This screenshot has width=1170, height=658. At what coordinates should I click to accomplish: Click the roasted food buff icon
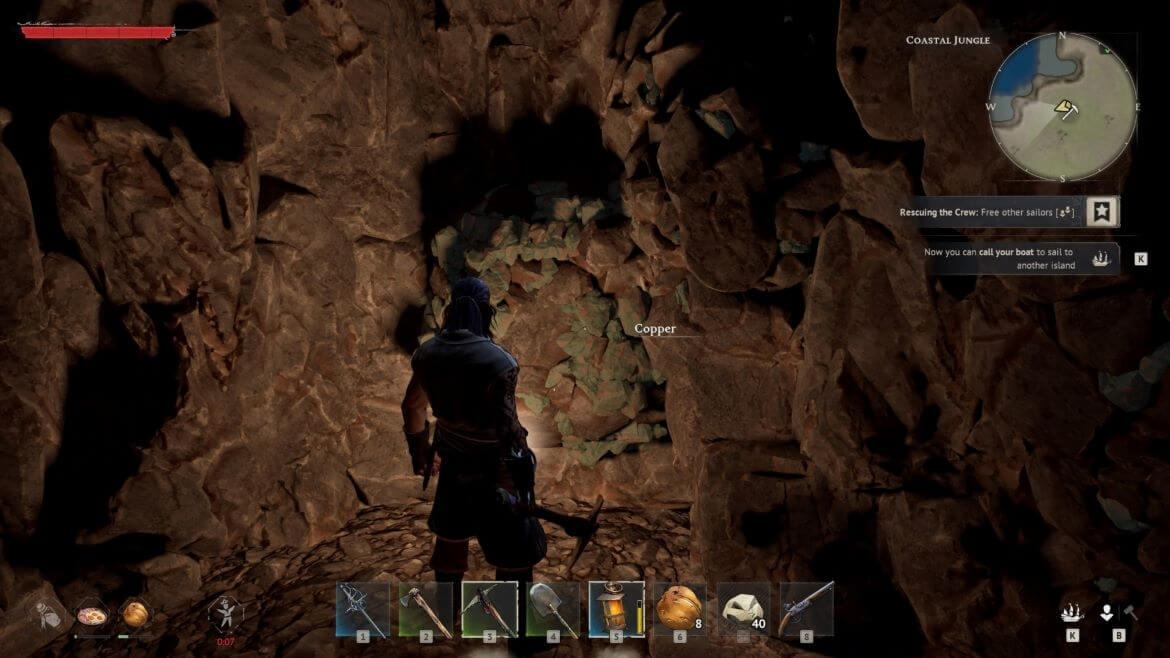tap(134, 613)
